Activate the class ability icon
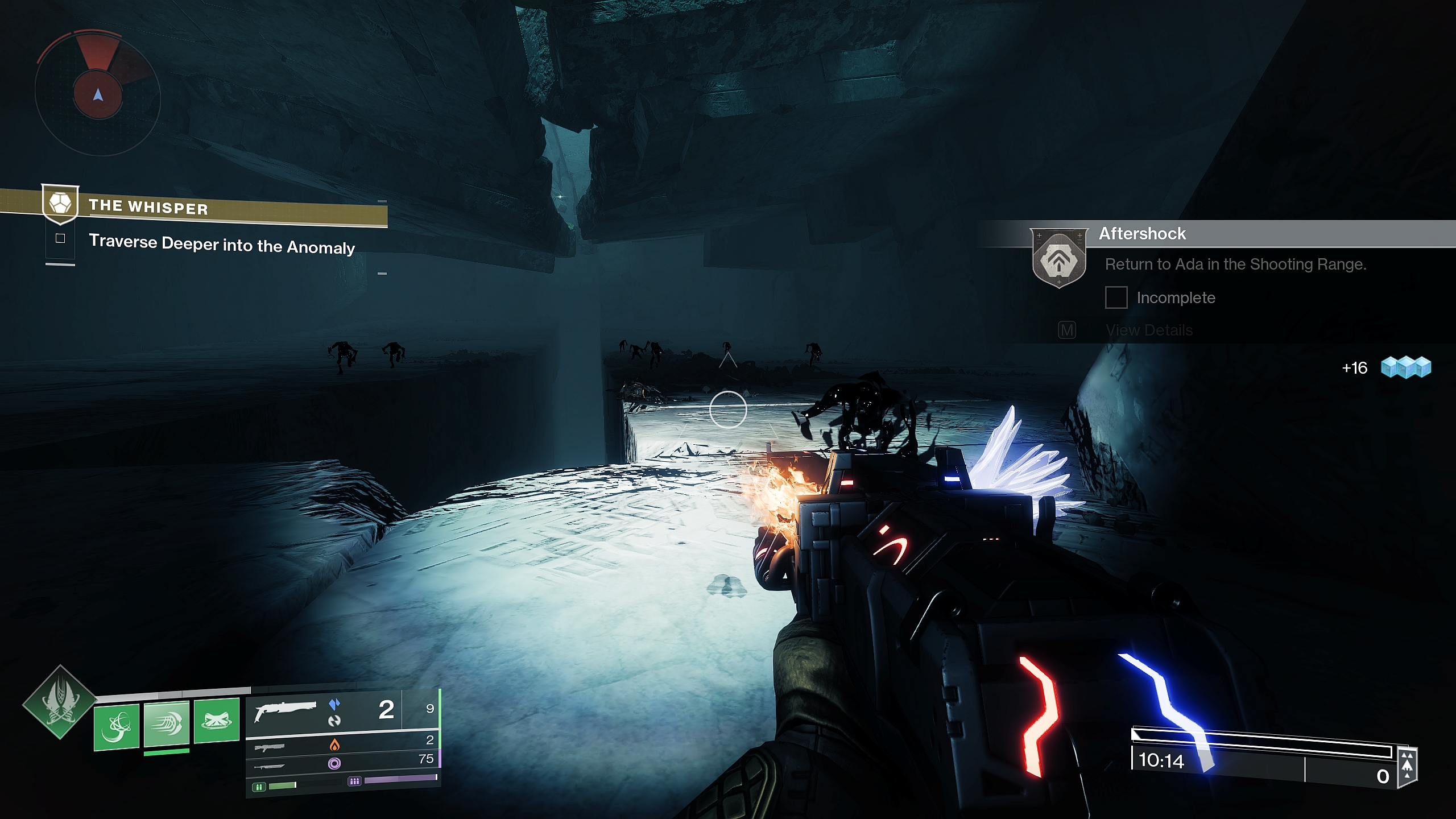Viewport: 1456px width, 819px height. [x=216, y=721]
